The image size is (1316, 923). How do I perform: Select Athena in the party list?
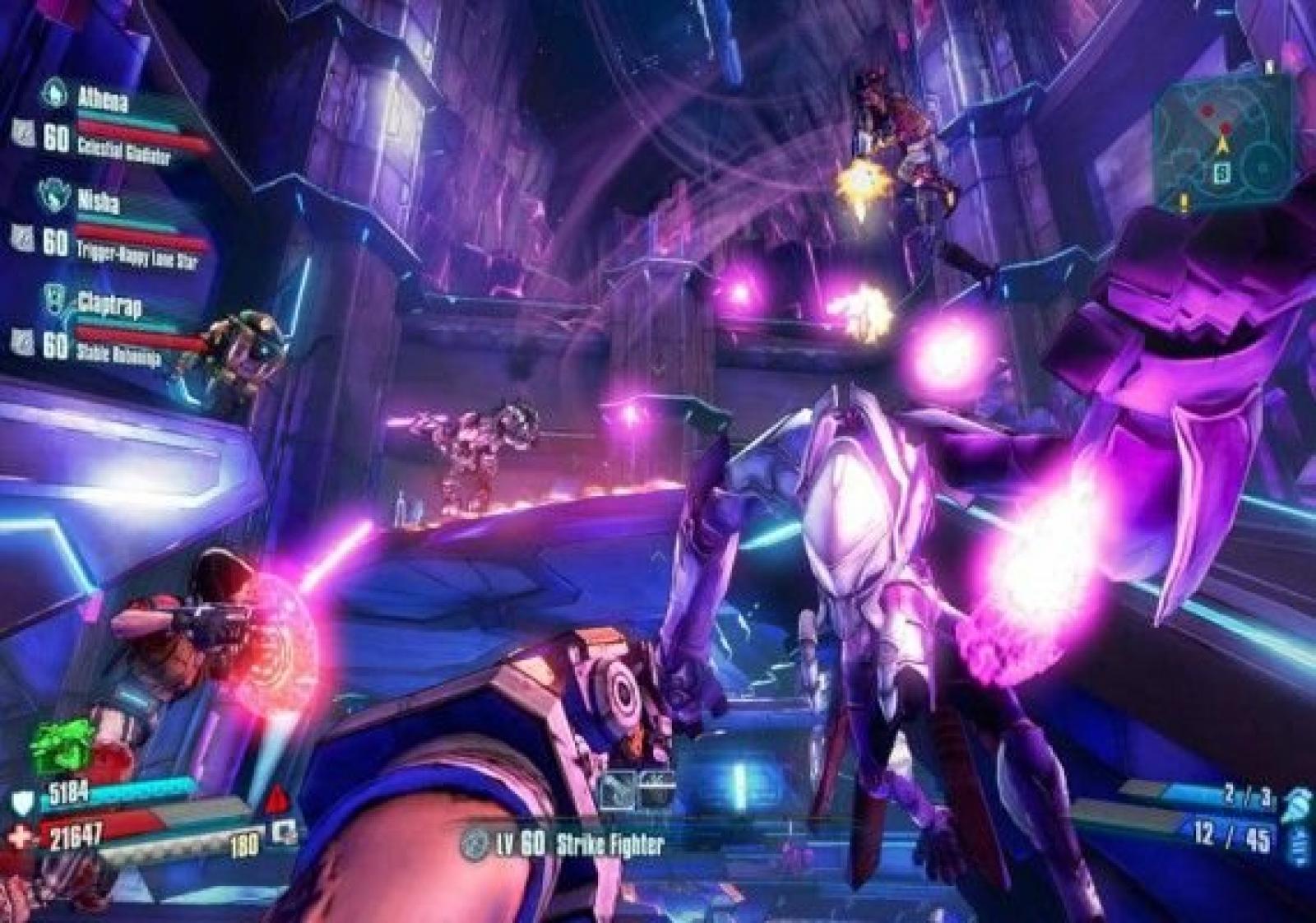103,100
